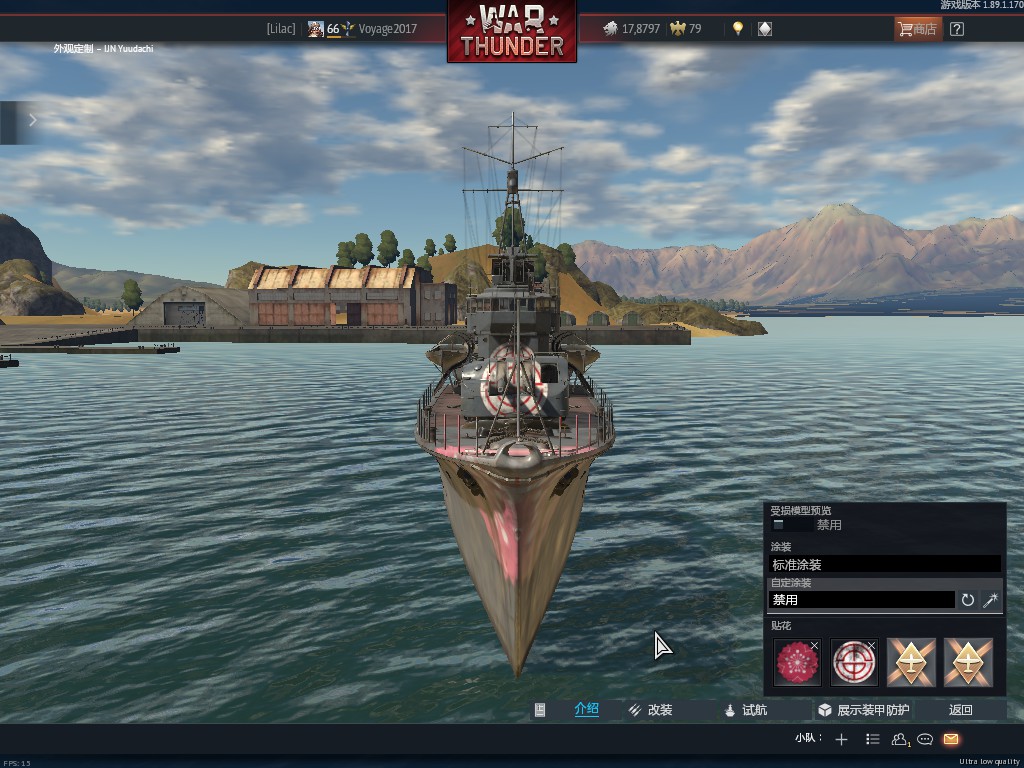The height and width of the screenshot is (768, 1024).
Task: Open the glowing mail envelope icon
Action: (x=951, y=739)
